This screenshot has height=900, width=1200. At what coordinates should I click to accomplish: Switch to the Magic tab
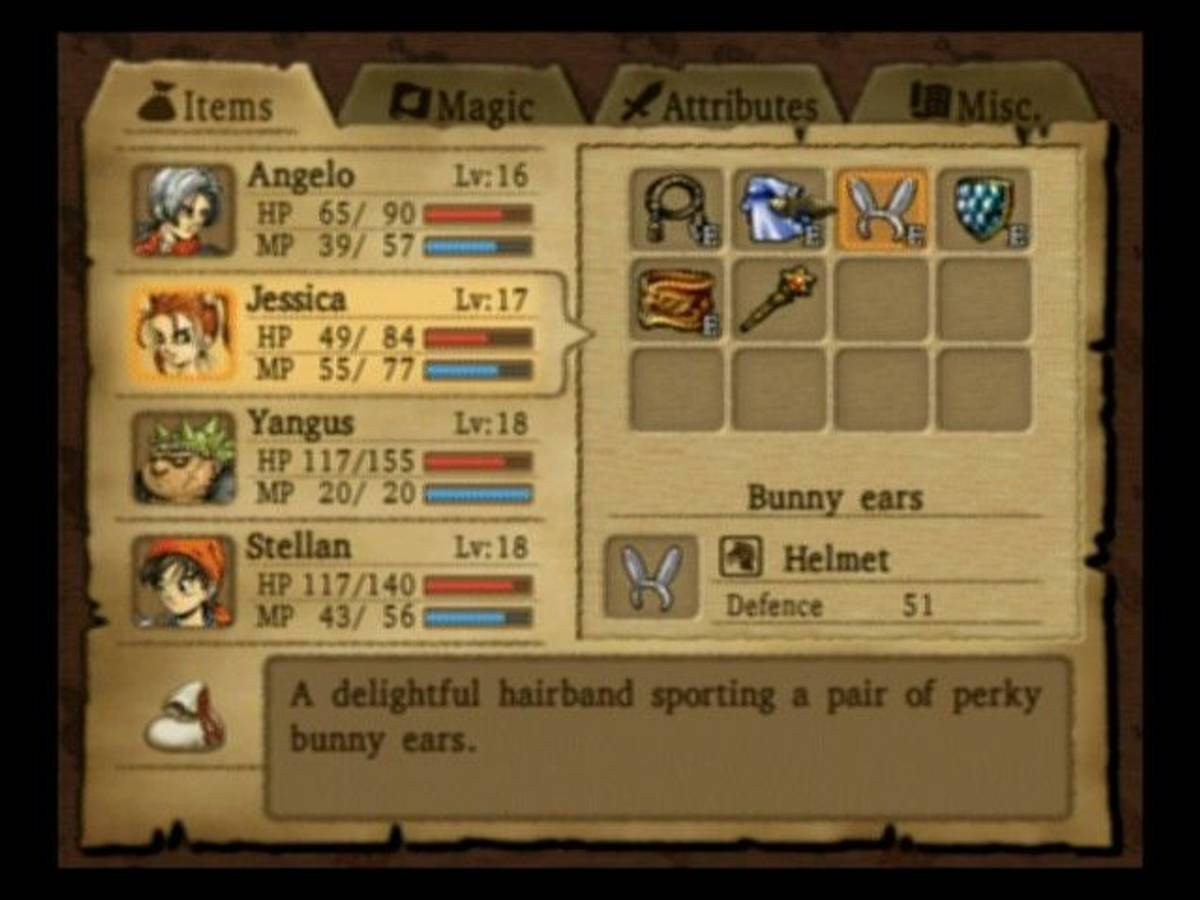(461, 103)
